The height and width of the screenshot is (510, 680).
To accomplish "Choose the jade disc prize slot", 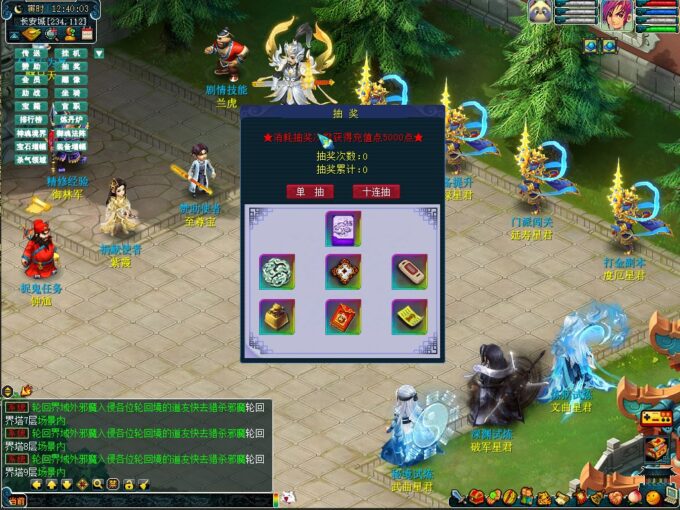I will (x=276, y=271).
